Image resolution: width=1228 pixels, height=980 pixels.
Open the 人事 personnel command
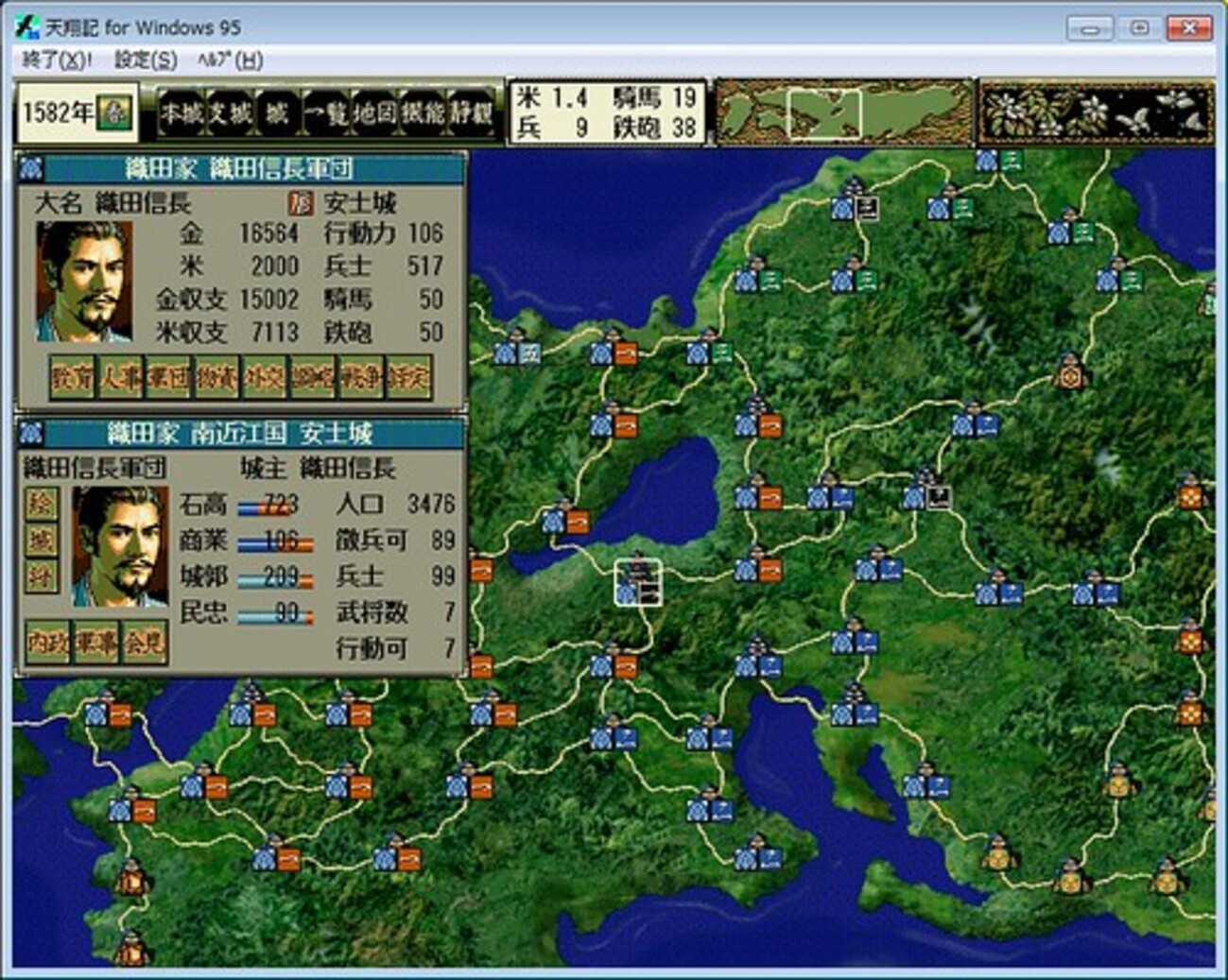pyautogui.click(x=120, y=378)
